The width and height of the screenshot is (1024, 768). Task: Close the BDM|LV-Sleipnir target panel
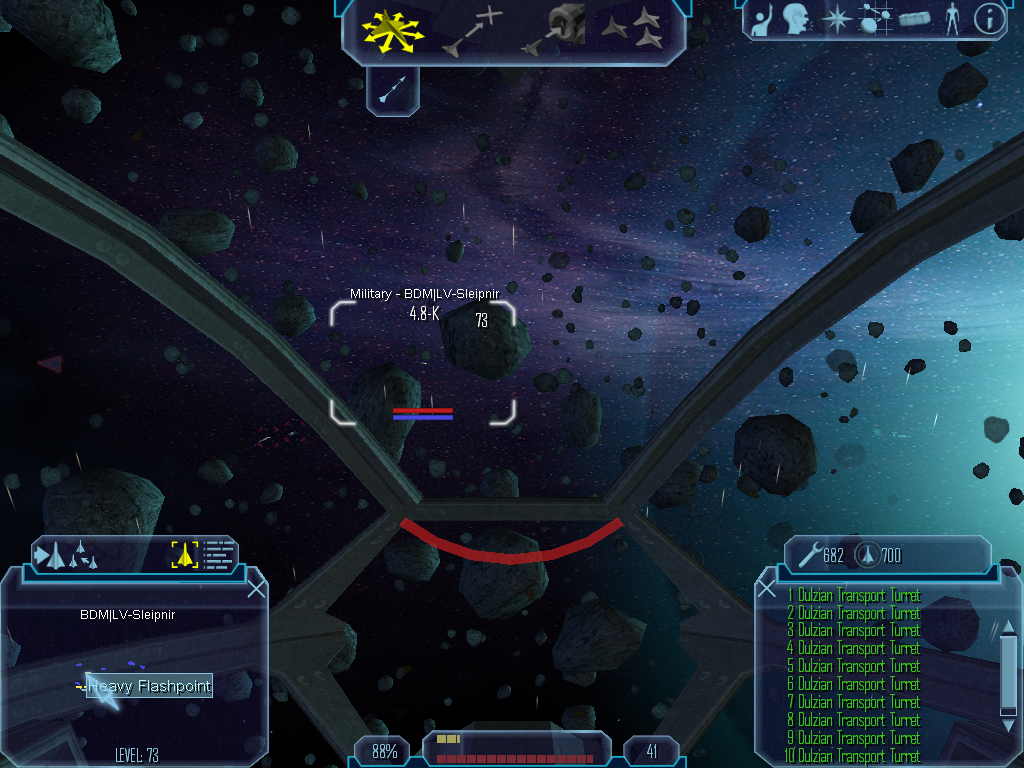256,588
